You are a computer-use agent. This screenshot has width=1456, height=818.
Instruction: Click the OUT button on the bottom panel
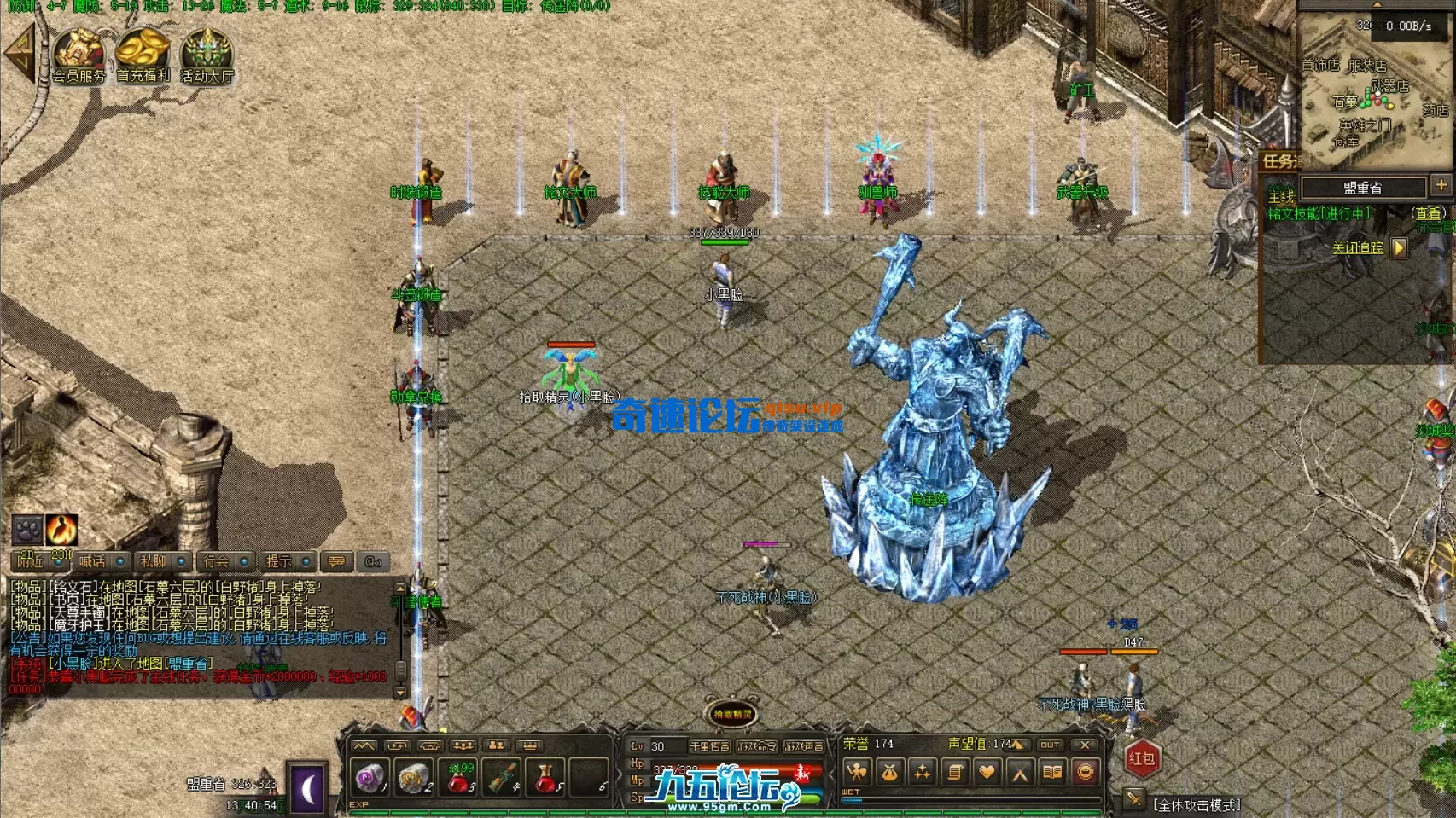[x=1050, y=745]
